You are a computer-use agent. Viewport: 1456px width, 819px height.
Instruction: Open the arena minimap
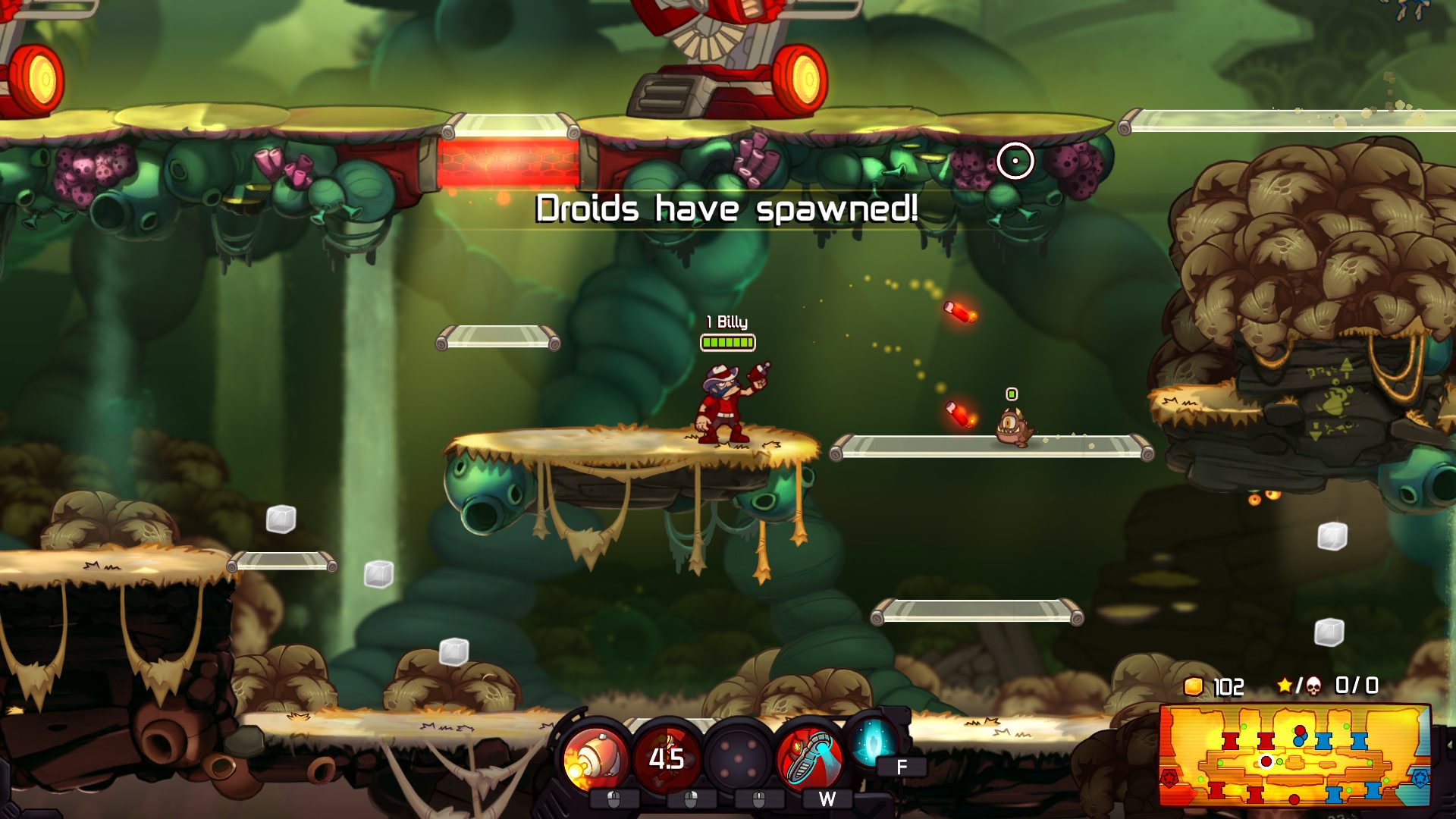point(1294,755)
